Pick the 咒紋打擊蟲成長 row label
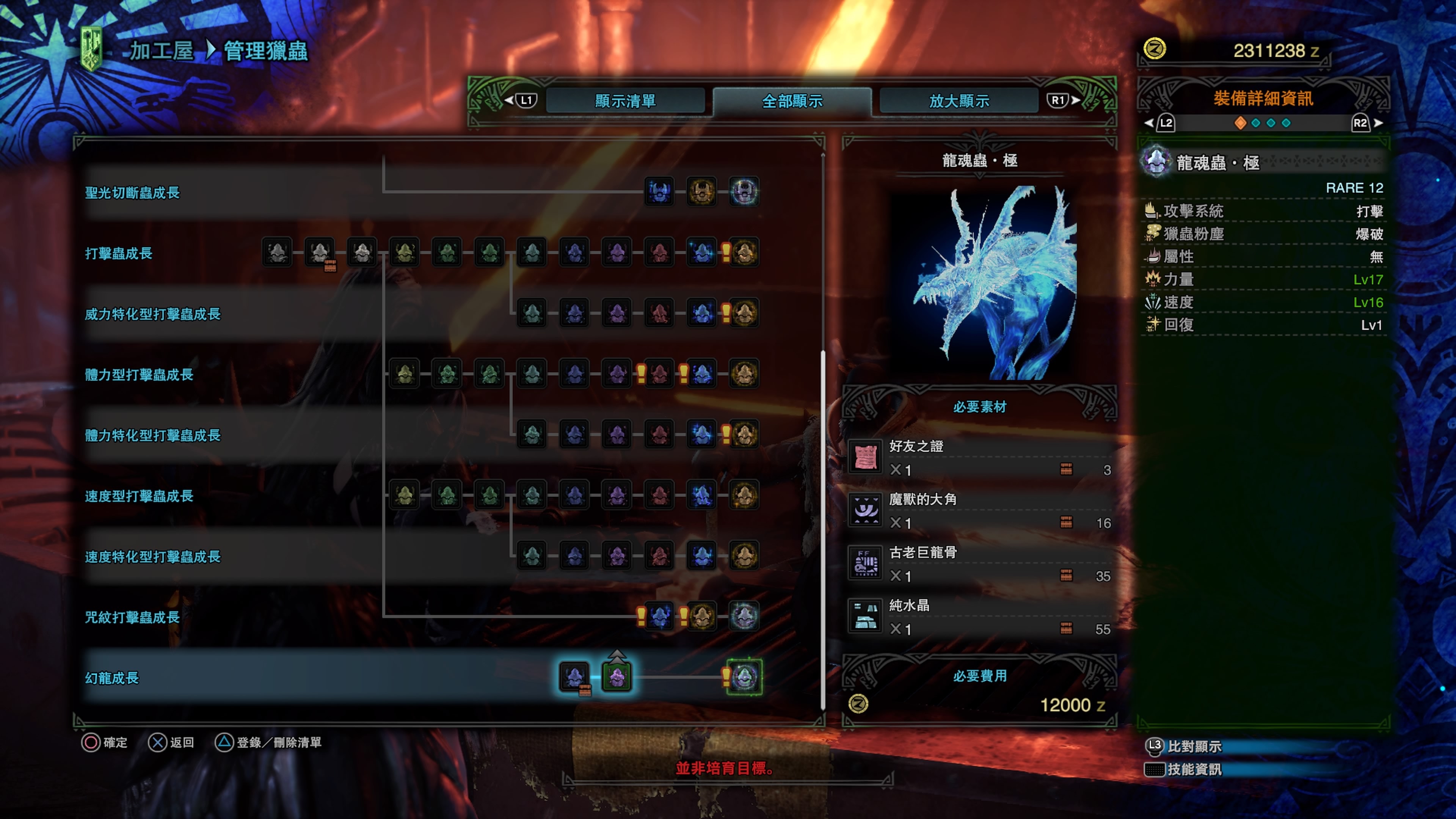 tap(132, 617)
